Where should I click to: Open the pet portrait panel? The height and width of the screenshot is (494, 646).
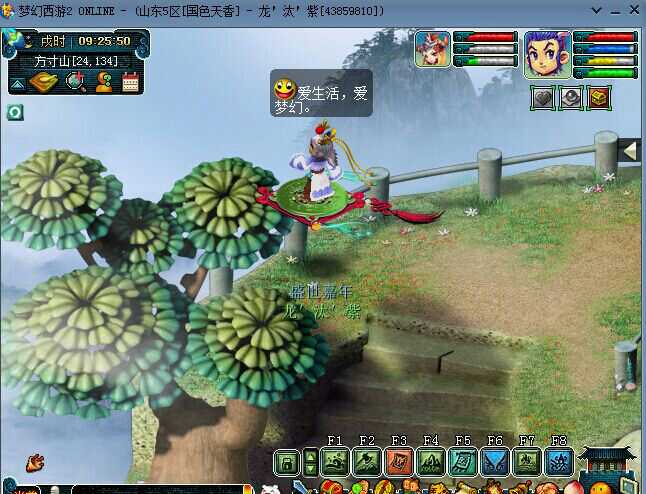click(x=433, y=50)
